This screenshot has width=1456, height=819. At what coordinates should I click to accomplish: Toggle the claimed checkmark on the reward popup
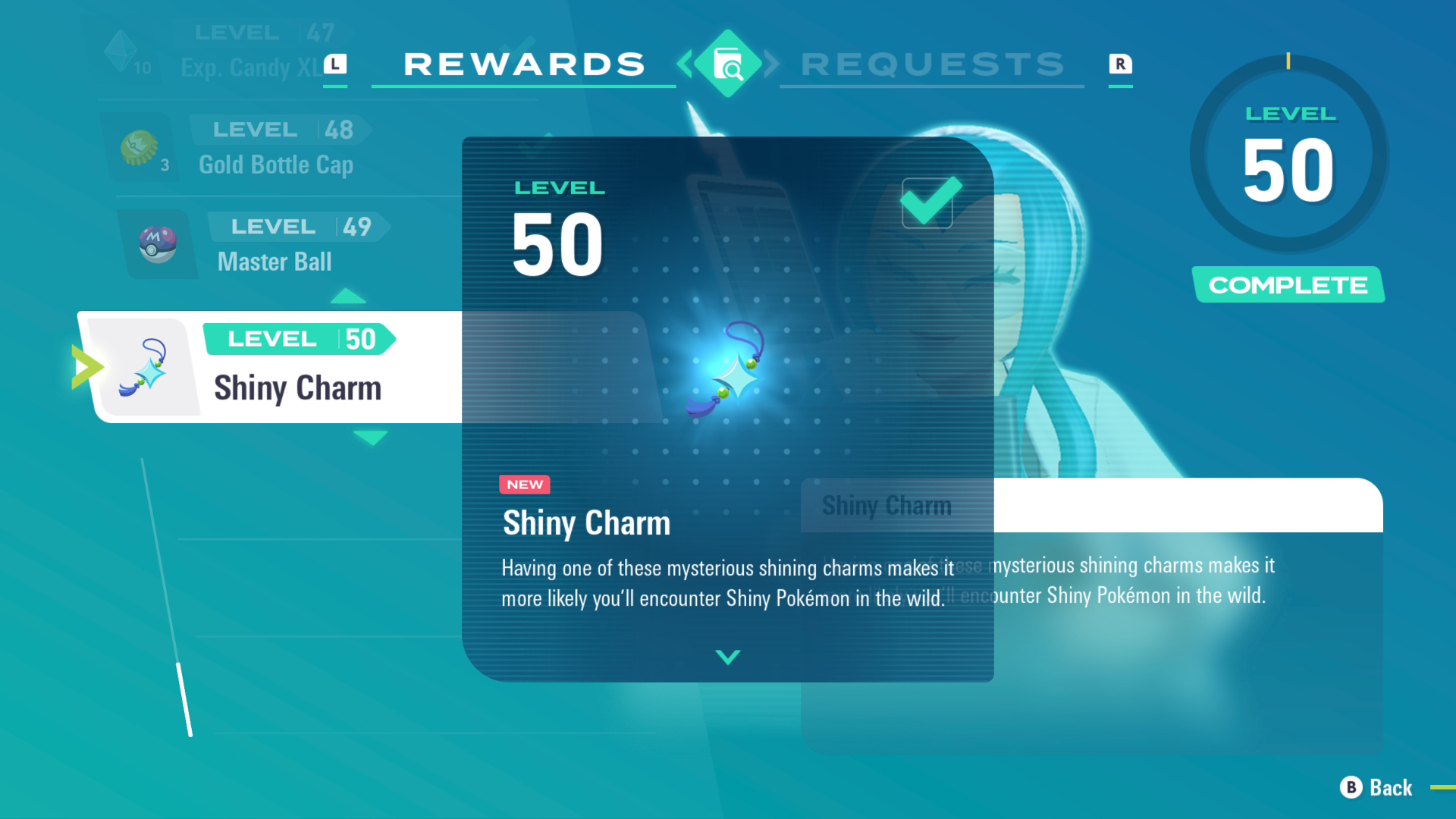(x=928, y=203)
